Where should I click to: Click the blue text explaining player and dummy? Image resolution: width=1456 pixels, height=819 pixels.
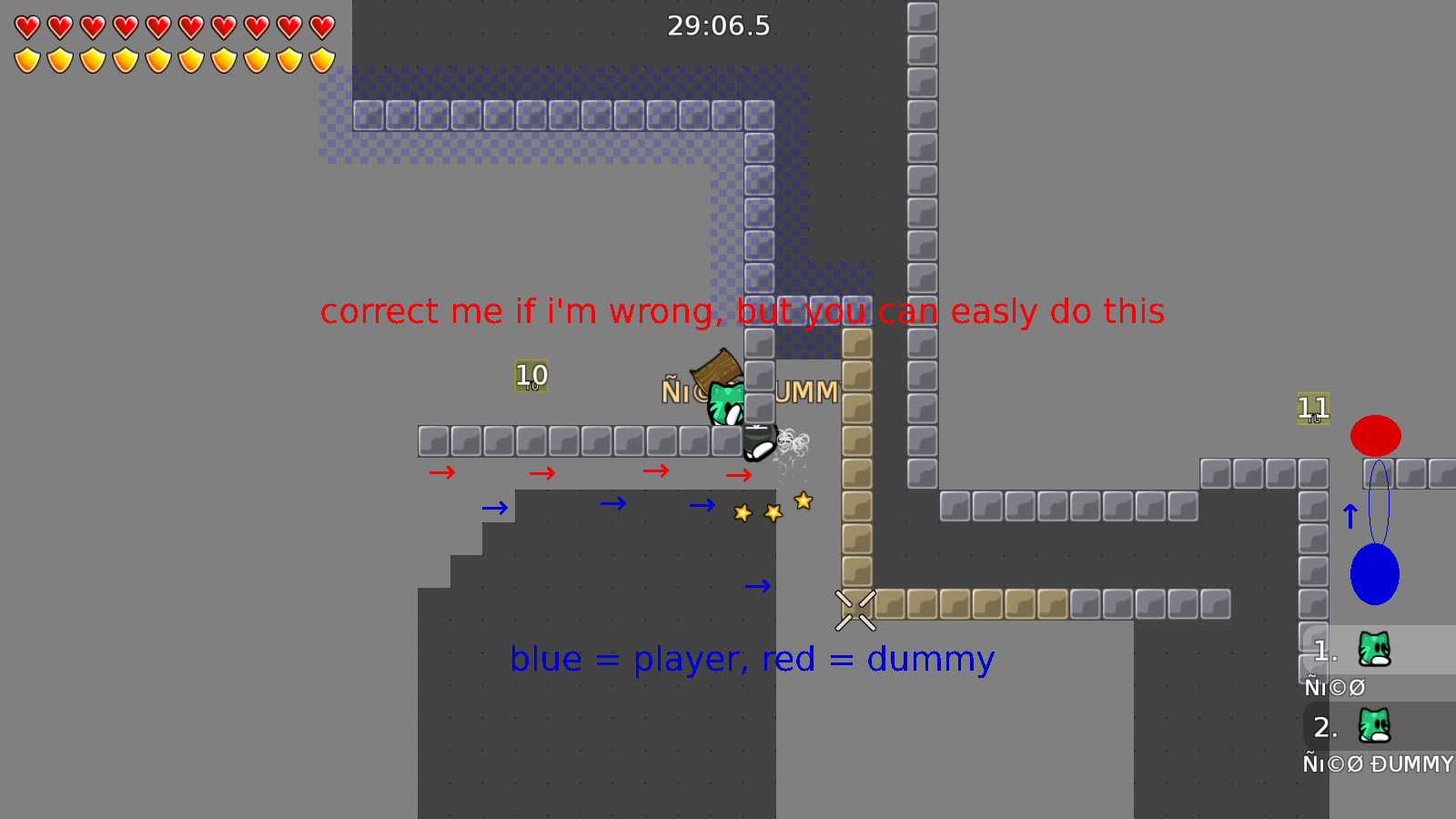[x=753, y=658]
